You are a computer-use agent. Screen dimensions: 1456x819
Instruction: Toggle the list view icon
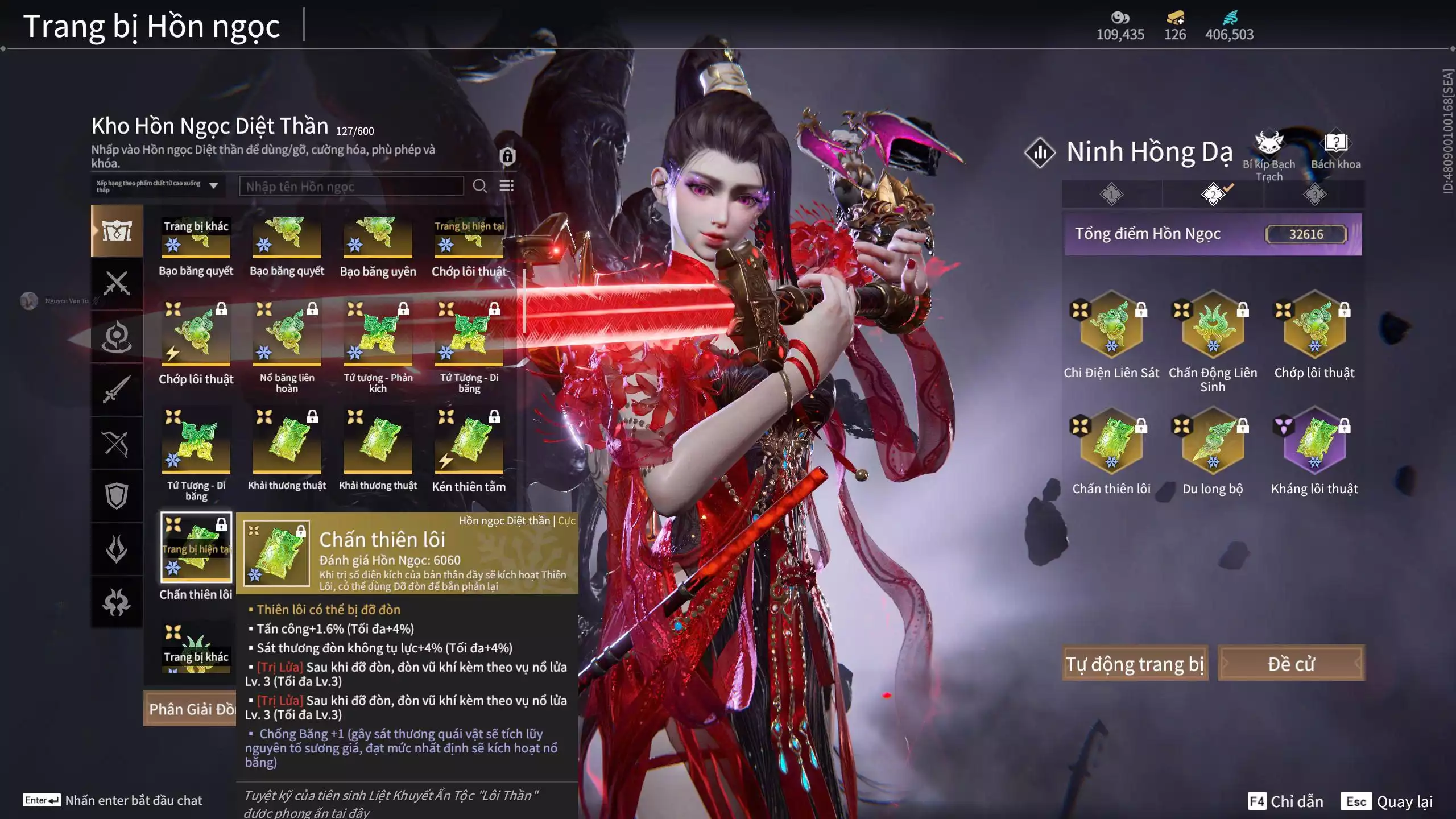[506, 186]
